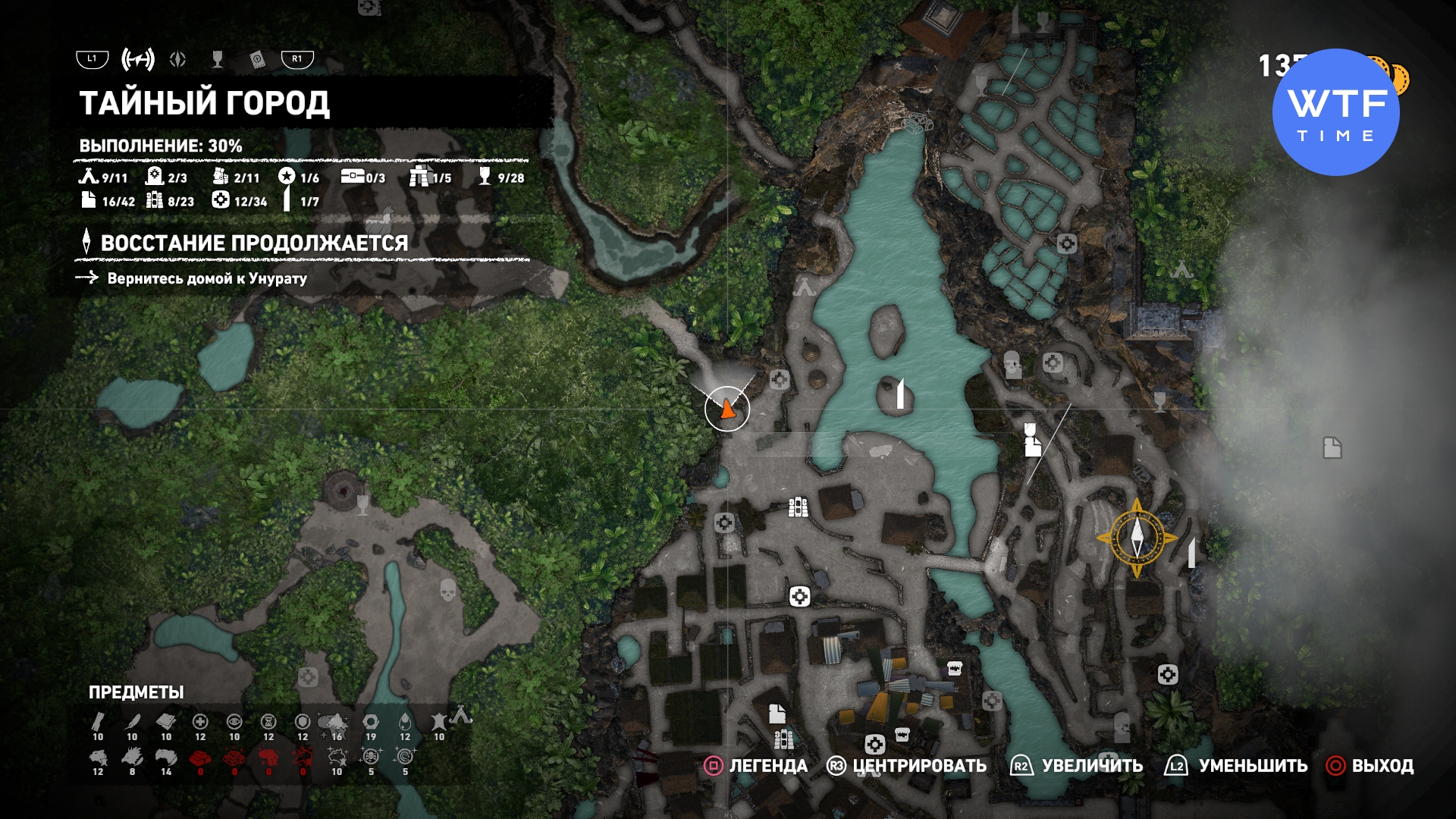Exit the map via Выход
The width and height of the screenshot is (1456, 819).
pyautogui.click(x=1370, y=766)
